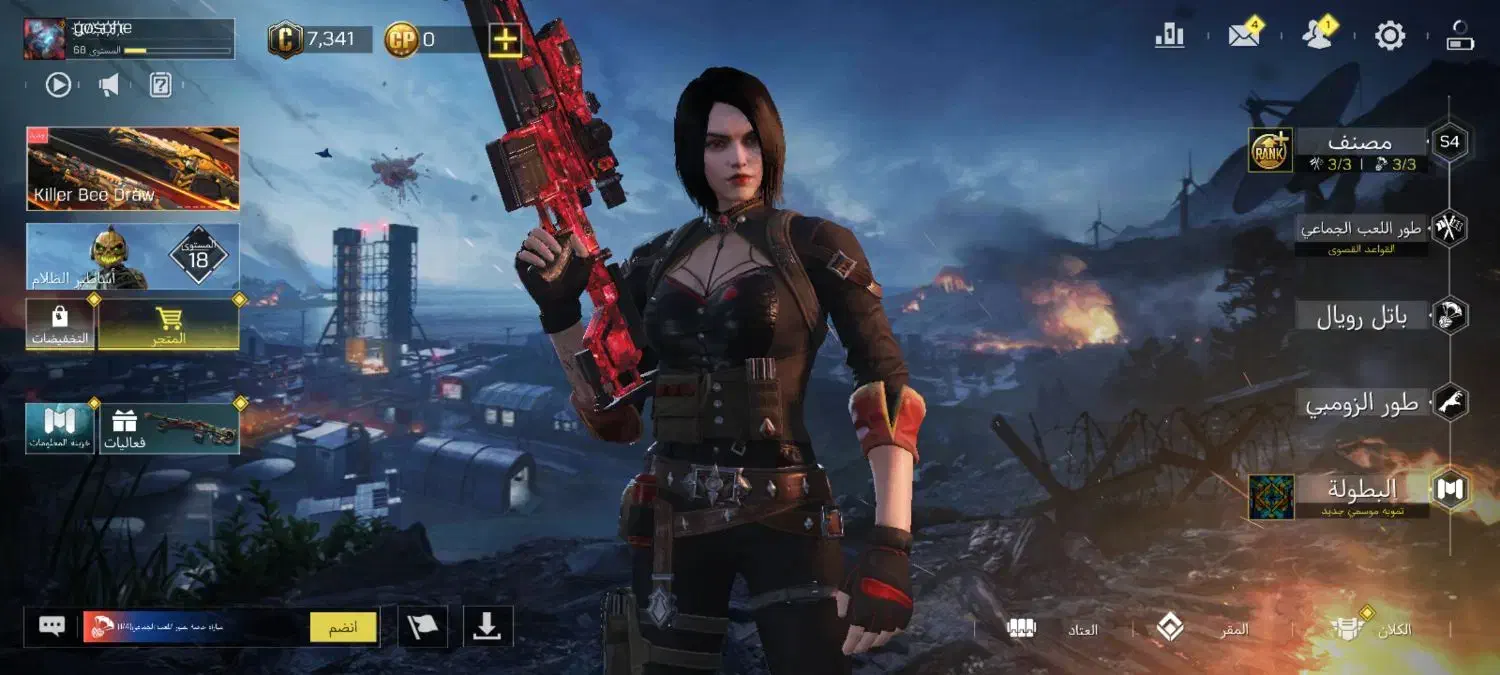Screen dimensions: 1500x675
Task: Open the settings gear
Action: click(x=1390, y=36)
